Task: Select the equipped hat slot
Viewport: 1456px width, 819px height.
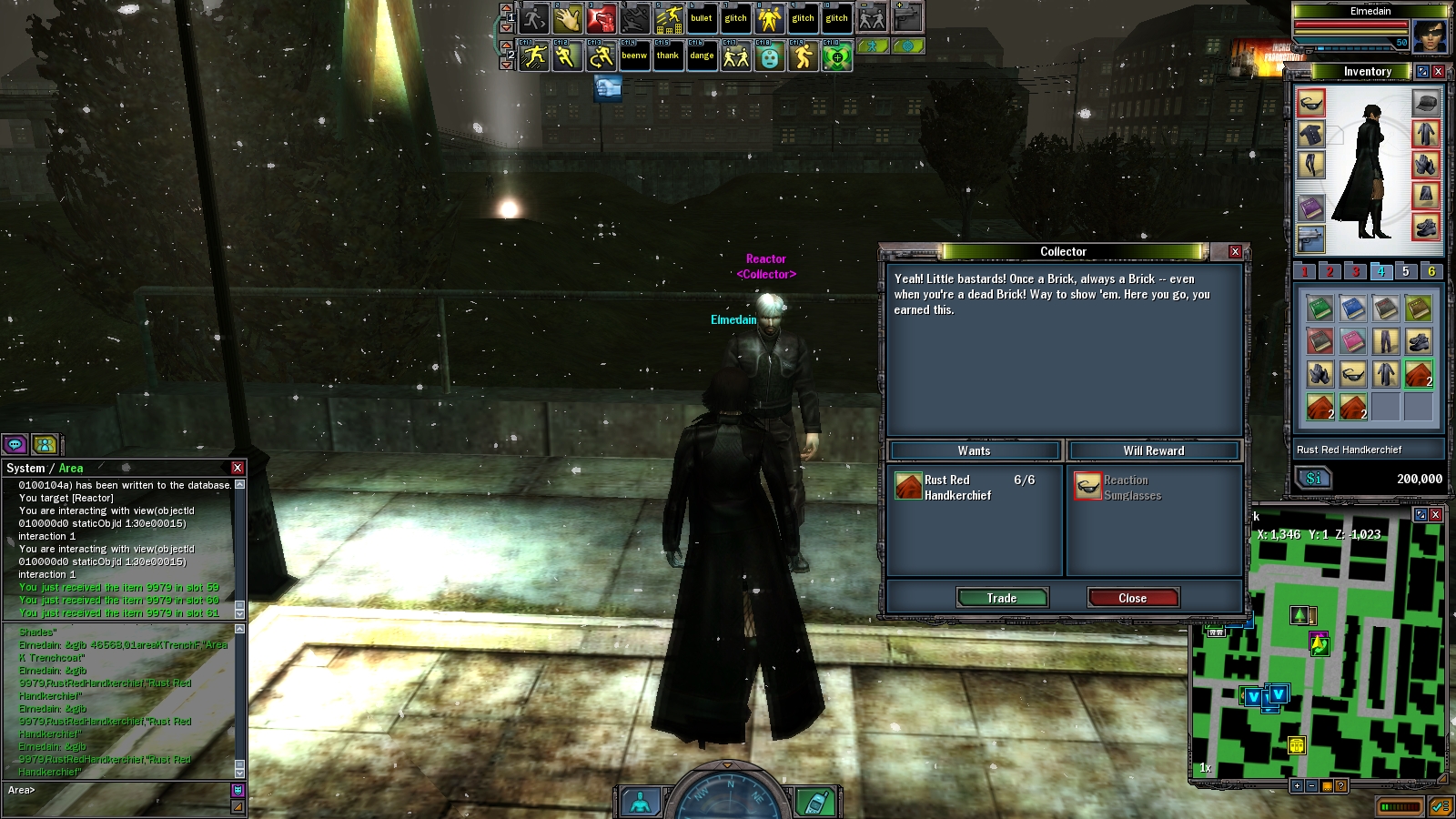Action: [1425, 103]
